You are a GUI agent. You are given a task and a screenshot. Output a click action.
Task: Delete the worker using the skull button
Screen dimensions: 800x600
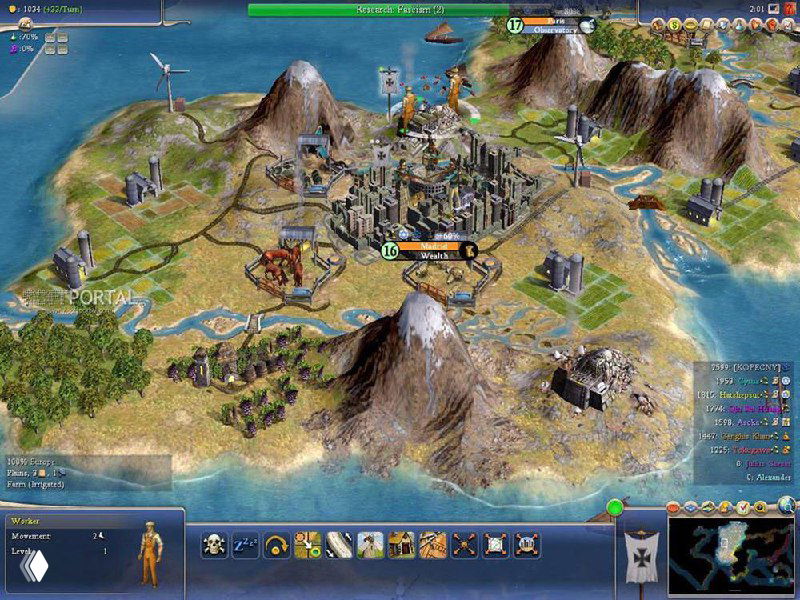point(215,544)
